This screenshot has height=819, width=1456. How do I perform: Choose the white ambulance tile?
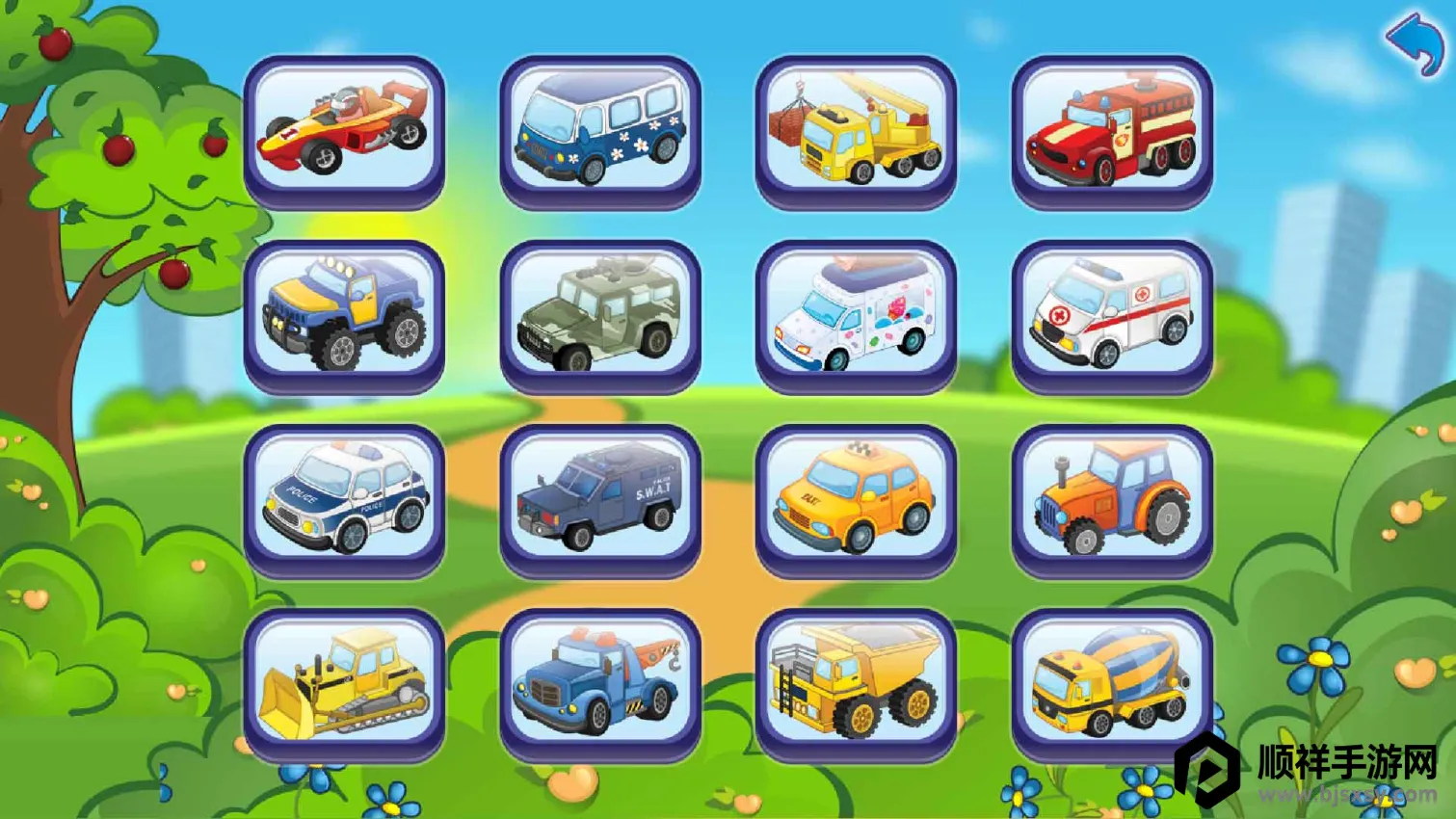1111,314
